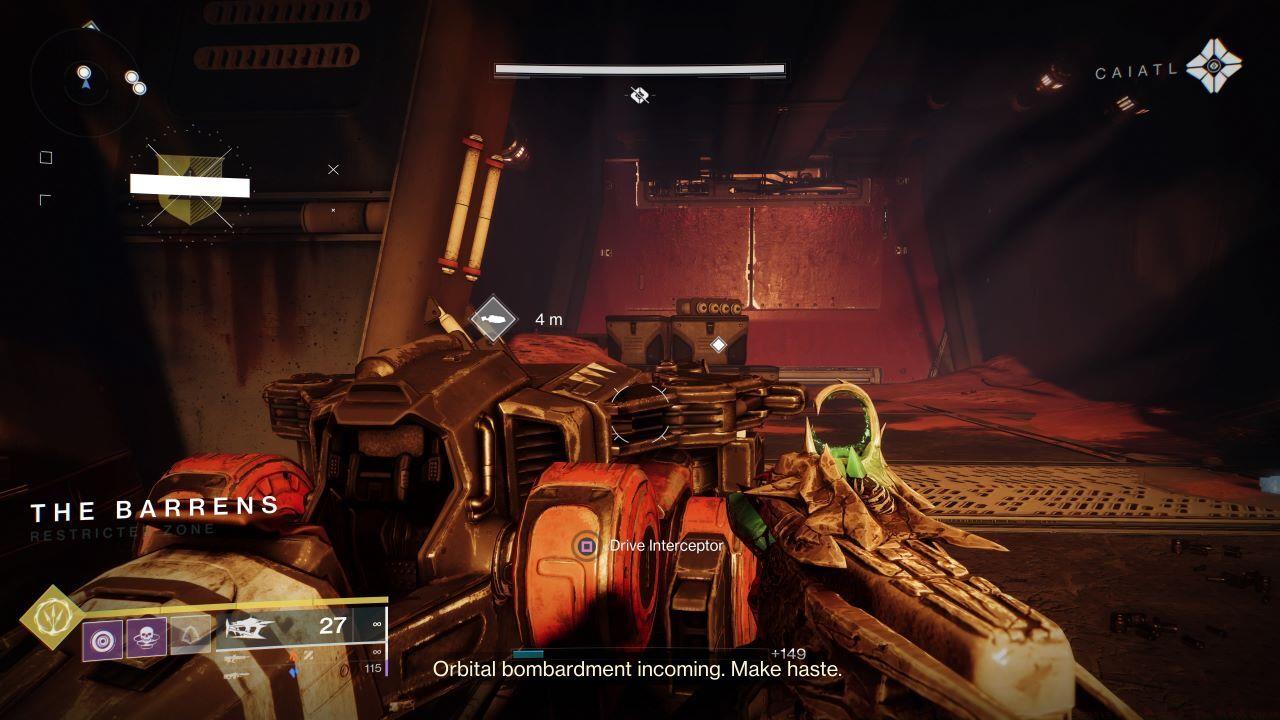Image resolution: width=1280 pixels, height=720 pixels.
Task: Open the Ghost icon beside CAIATL
Action: coord(1213,67)
